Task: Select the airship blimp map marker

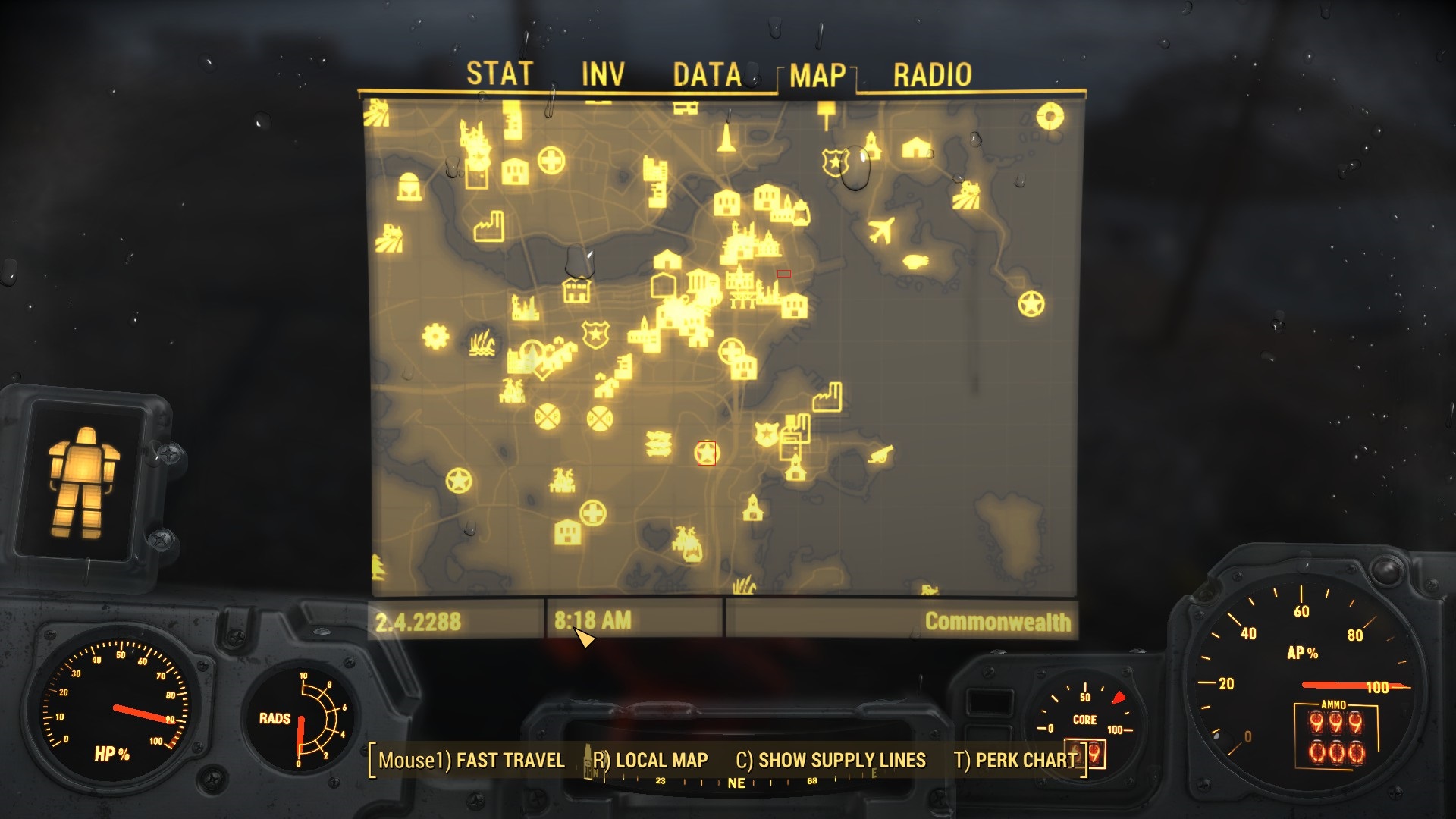Action: (915, 262)
